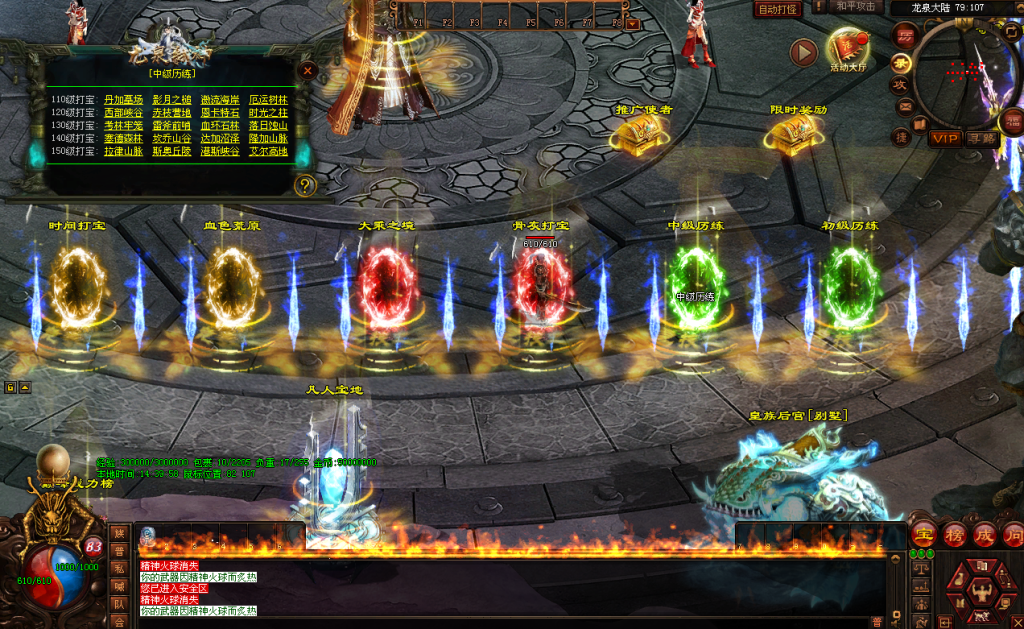Activate the 寻路 pathfinding button
The image size is (1024, 629).
[981, 138]
